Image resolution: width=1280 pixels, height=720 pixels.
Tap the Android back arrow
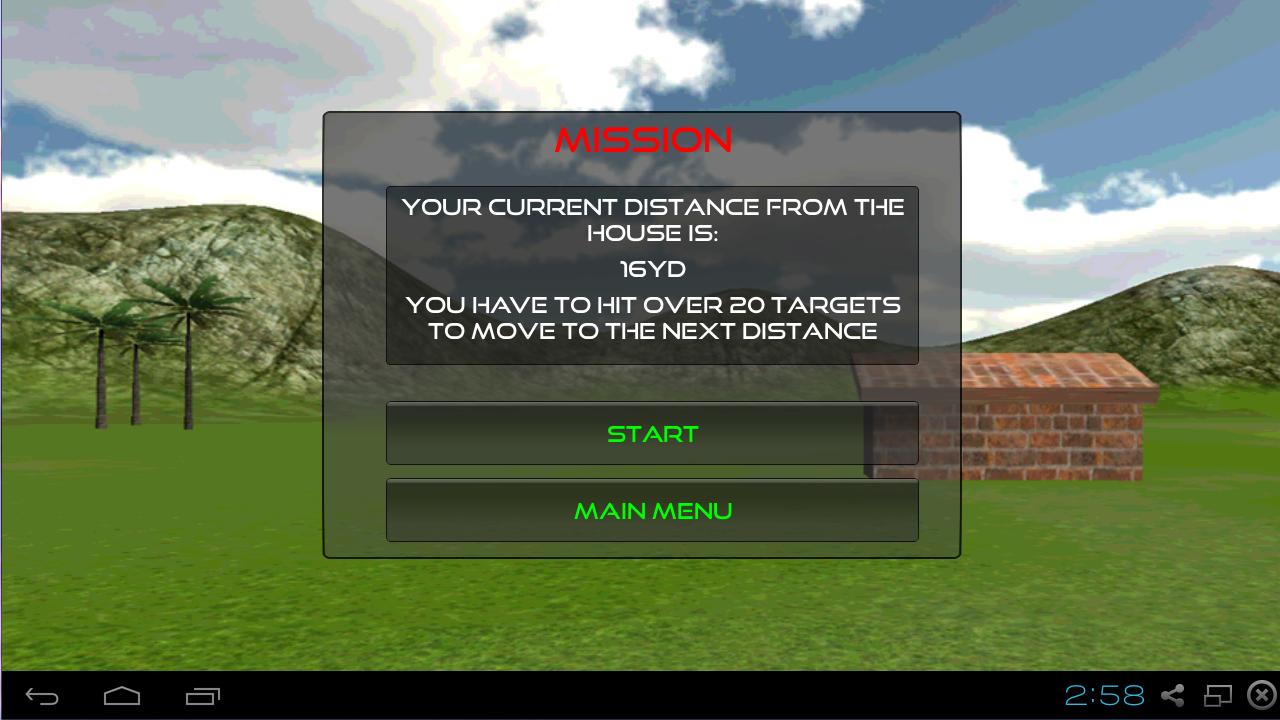pyautogui.click(x=42, y=696)
